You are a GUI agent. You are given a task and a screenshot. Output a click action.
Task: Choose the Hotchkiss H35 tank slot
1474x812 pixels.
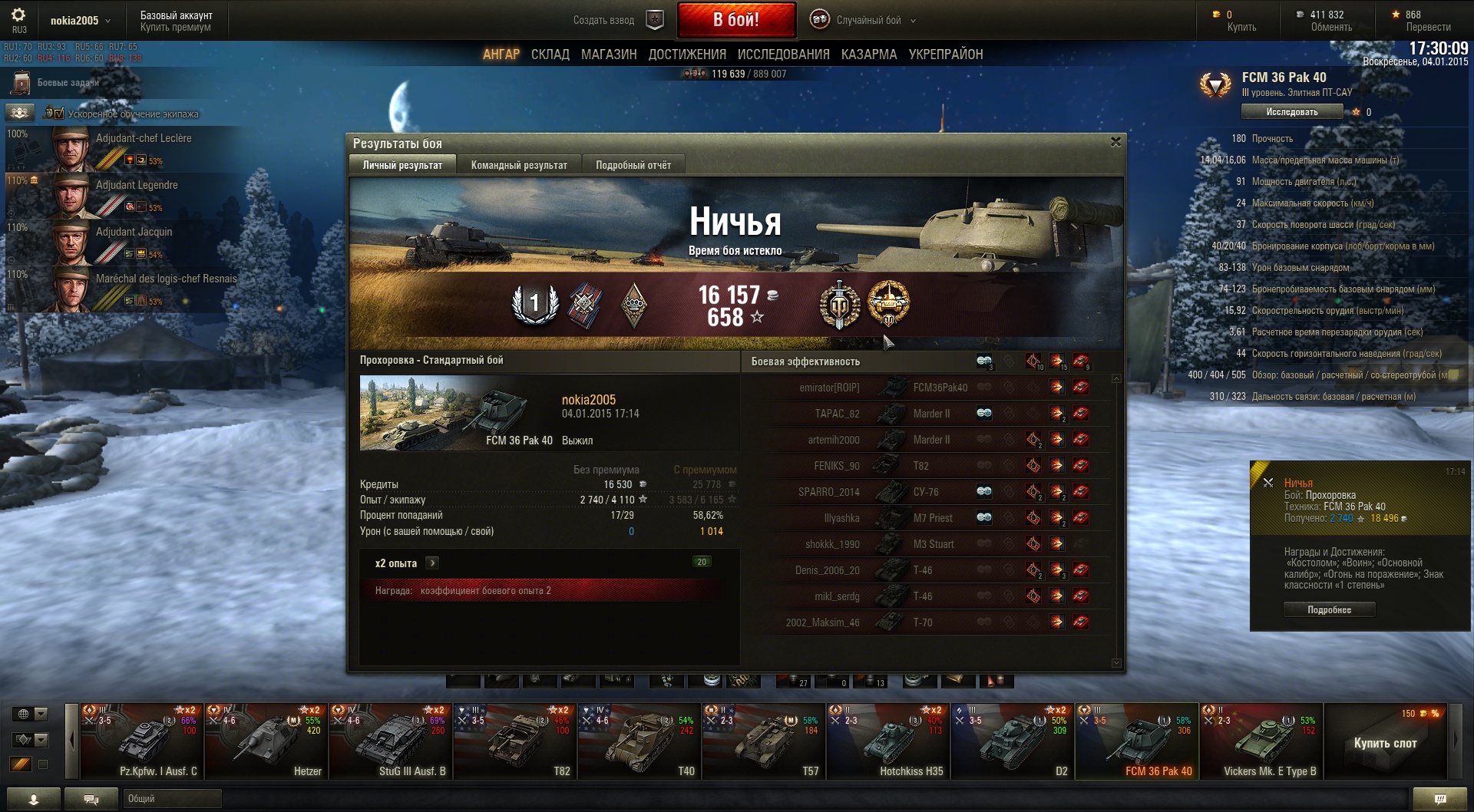[x=887, y=741]
